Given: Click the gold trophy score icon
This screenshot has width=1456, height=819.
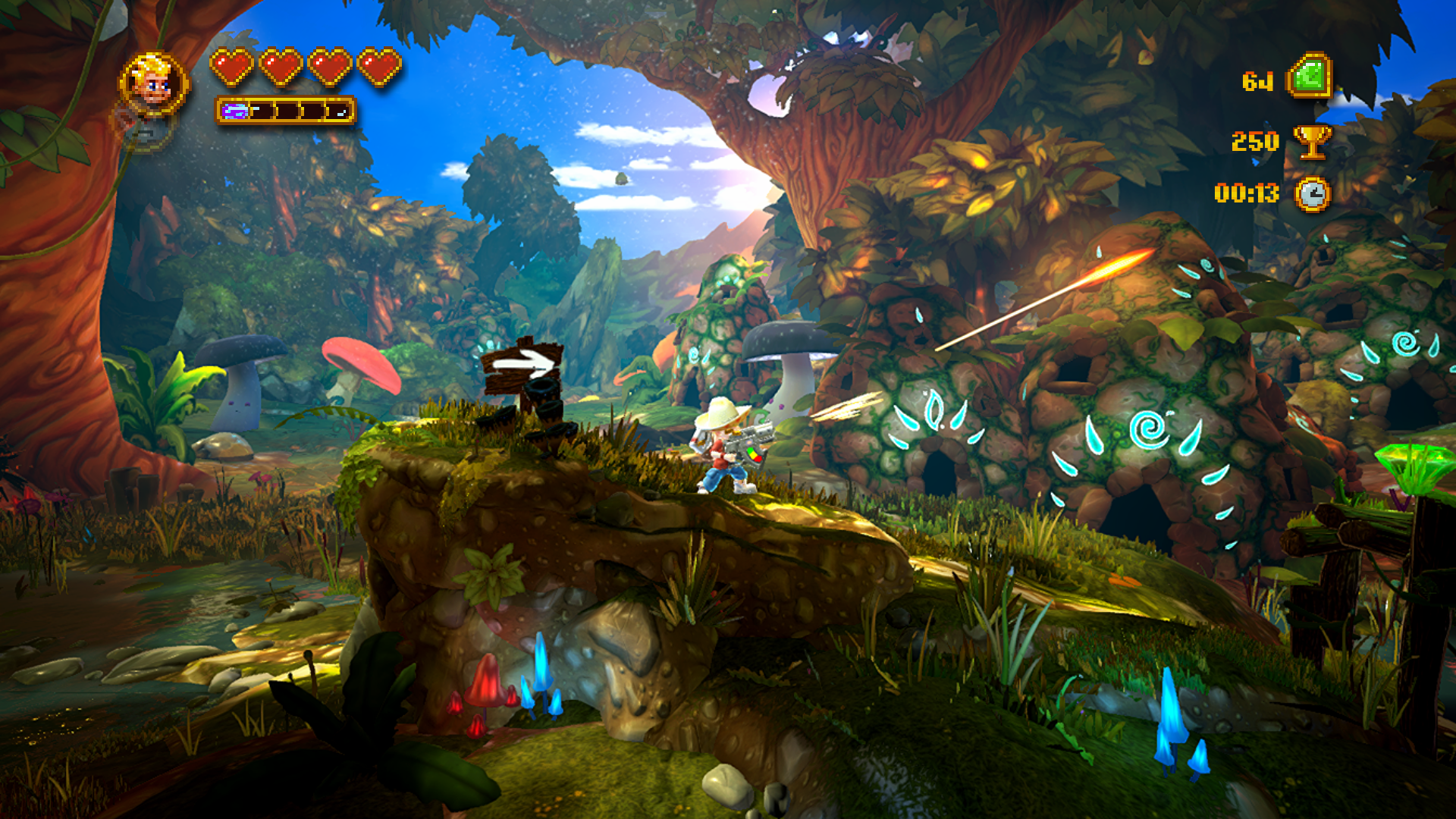Looking at the screenshot, I should click(1312, 141).
